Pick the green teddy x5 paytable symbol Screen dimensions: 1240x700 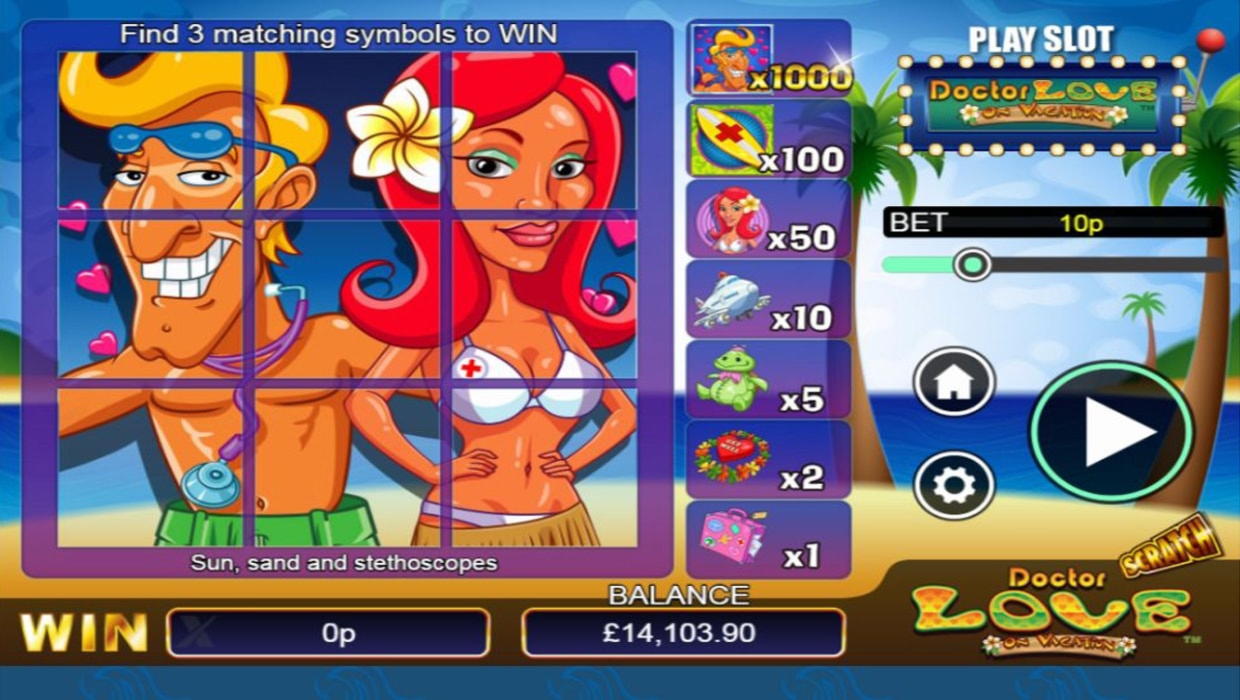[768, 379]
